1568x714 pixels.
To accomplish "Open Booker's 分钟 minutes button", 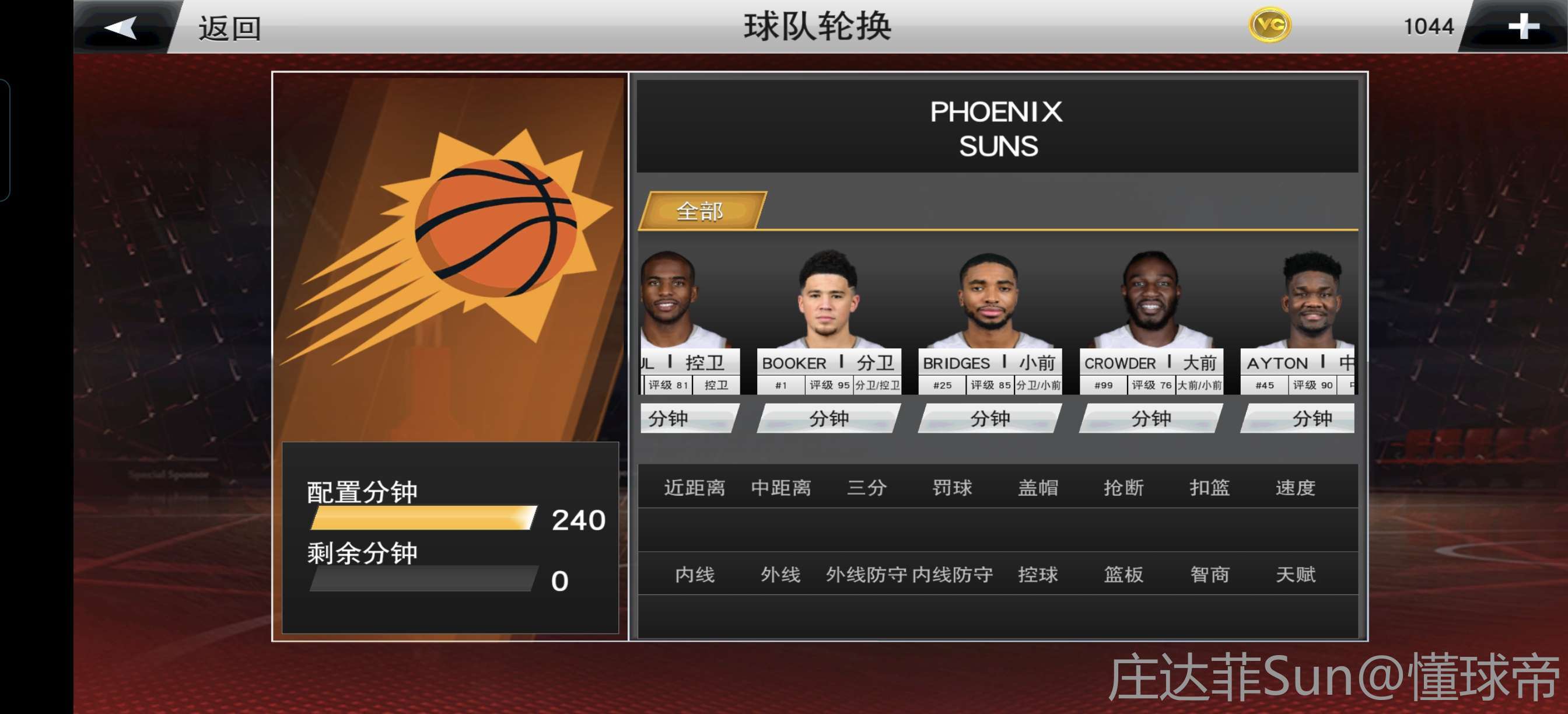I will coord(828,418).
